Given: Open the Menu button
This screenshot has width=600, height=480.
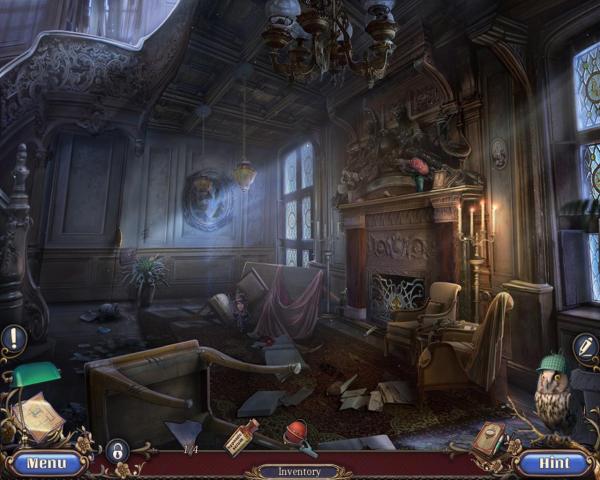Looking at the screenshot, I should [46, 463].
